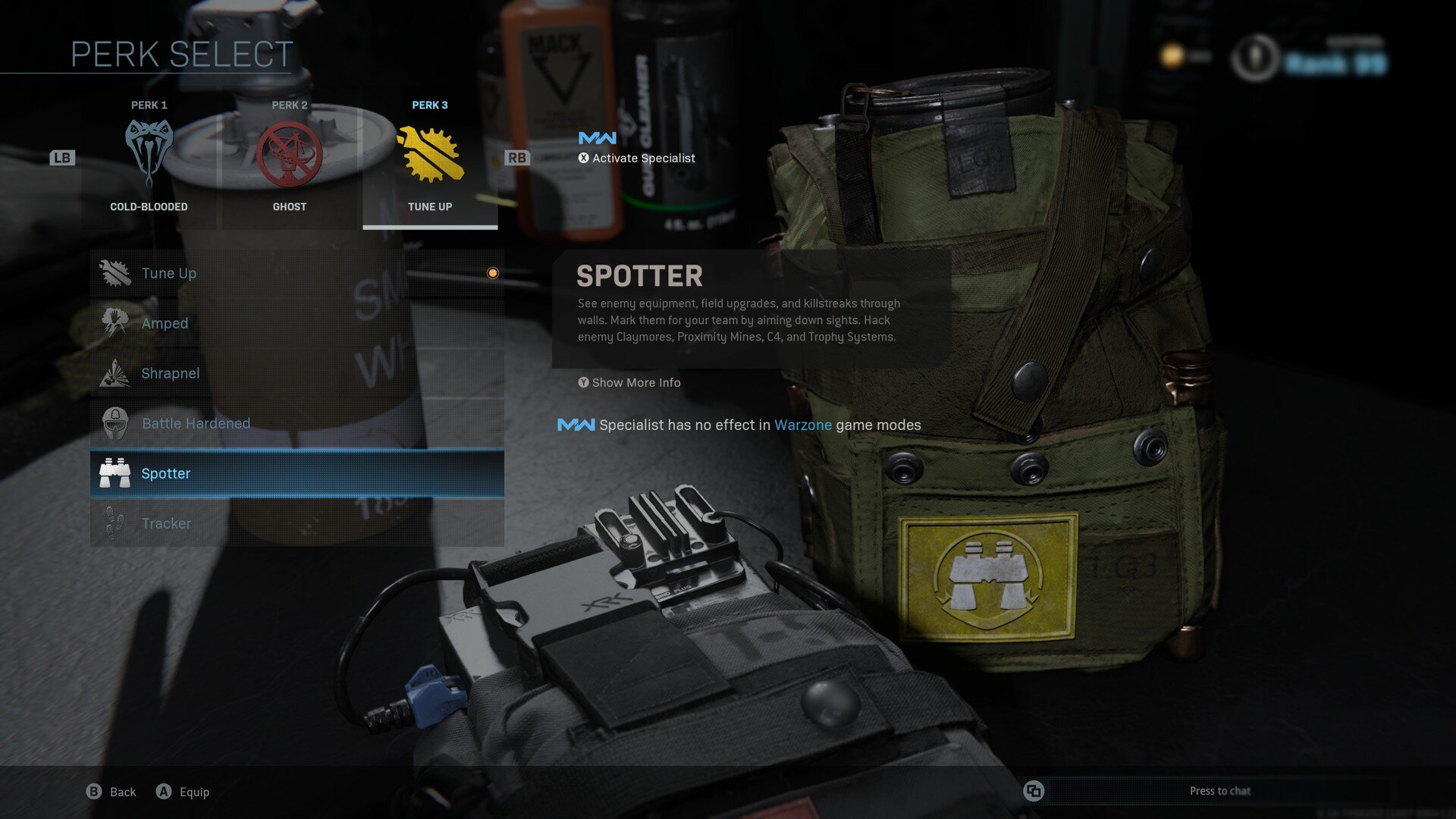The height and width of the screenshot is (819, 1456).
Task: Pick the Shrapnel perk from the list
Action: pyautogui.click(x=297, y=373)
